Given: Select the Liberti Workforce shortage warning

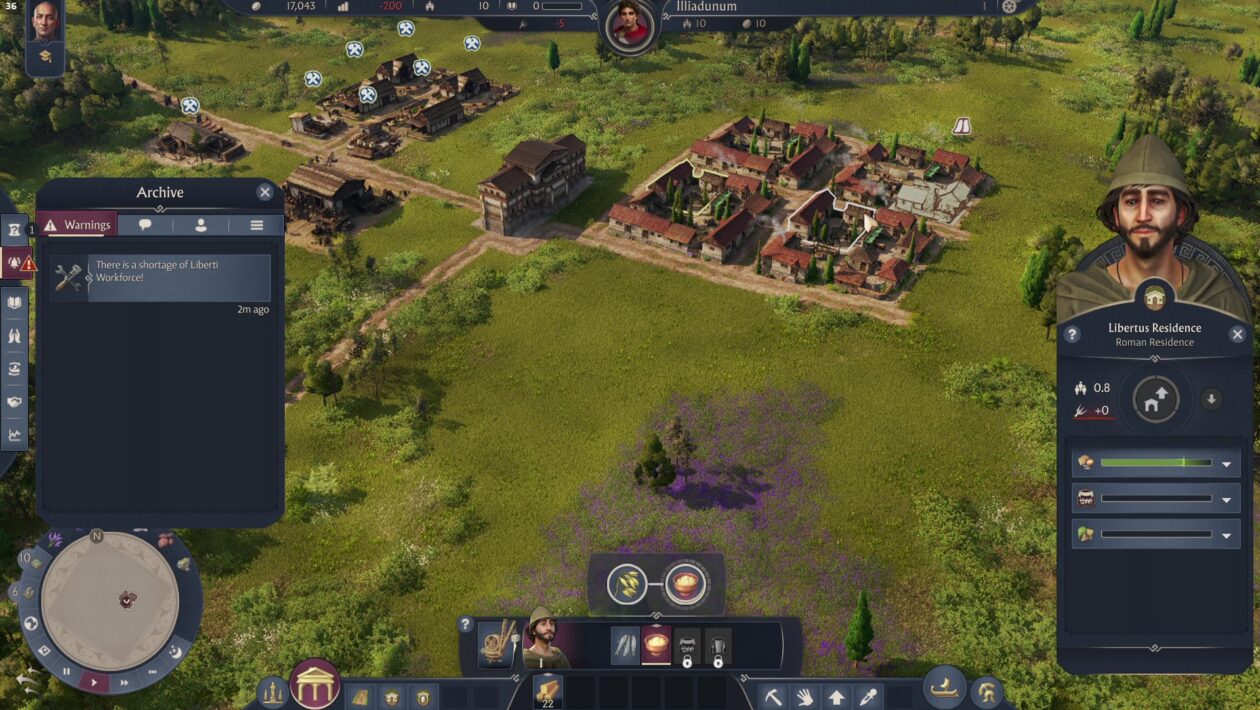Looking at the screenshot, I should point(160,278).
